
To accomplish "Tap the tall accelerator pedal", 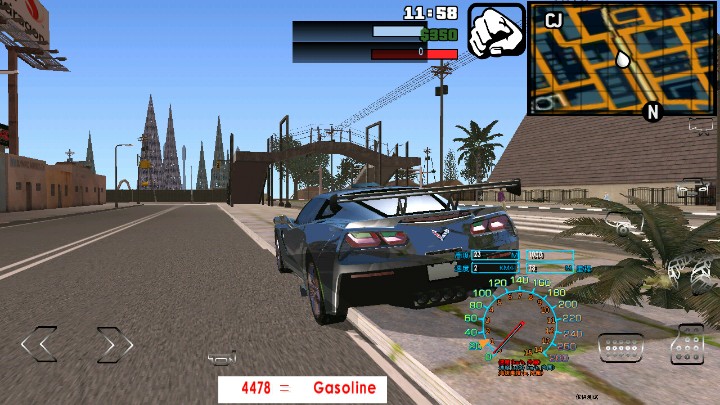I will [x=688, y=344].
